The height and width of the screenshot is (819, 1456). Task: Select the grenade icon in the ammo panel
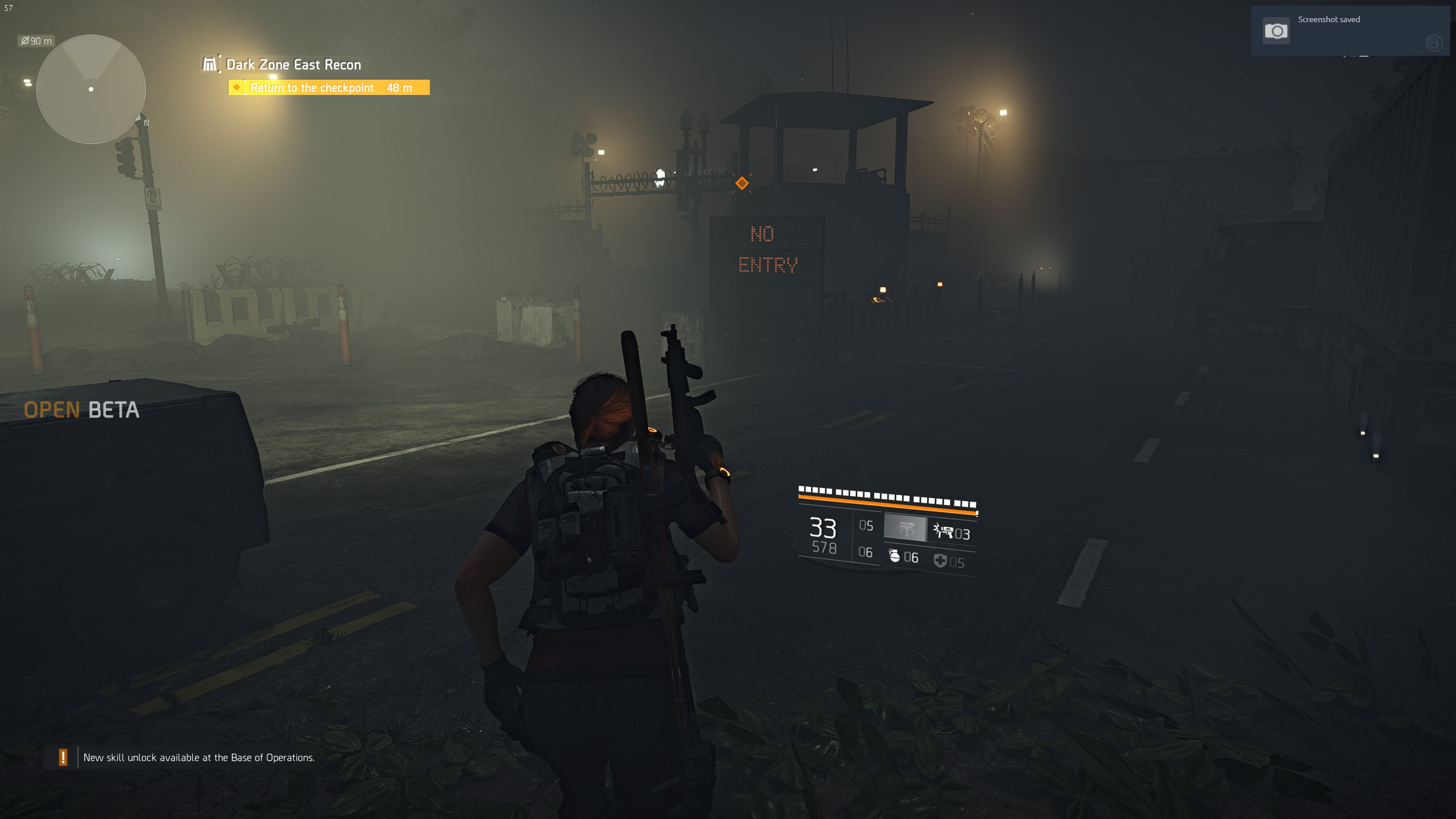coord(896,557)
